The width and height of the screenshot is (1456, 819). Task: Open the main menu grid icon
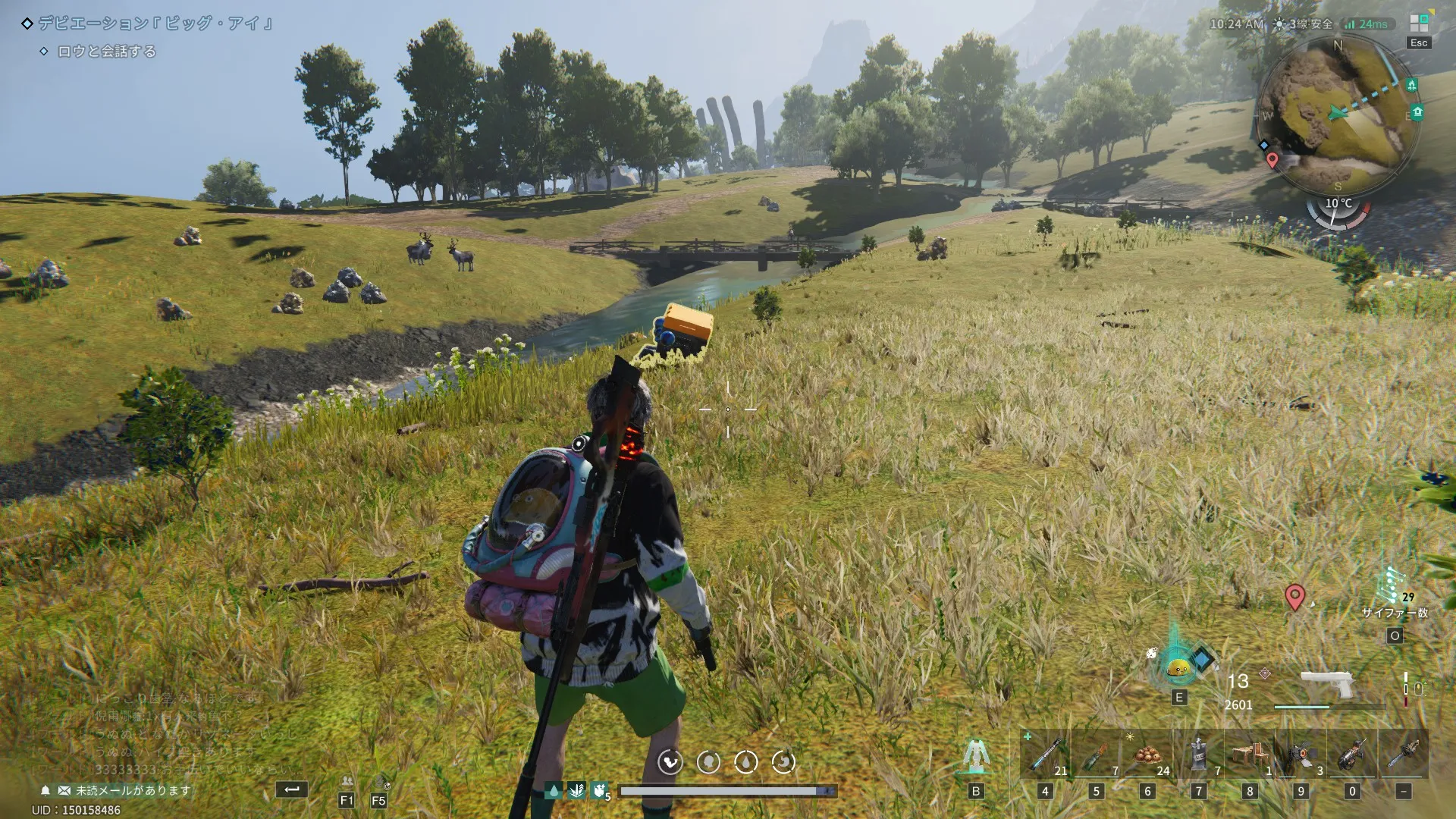[1419, 24]
